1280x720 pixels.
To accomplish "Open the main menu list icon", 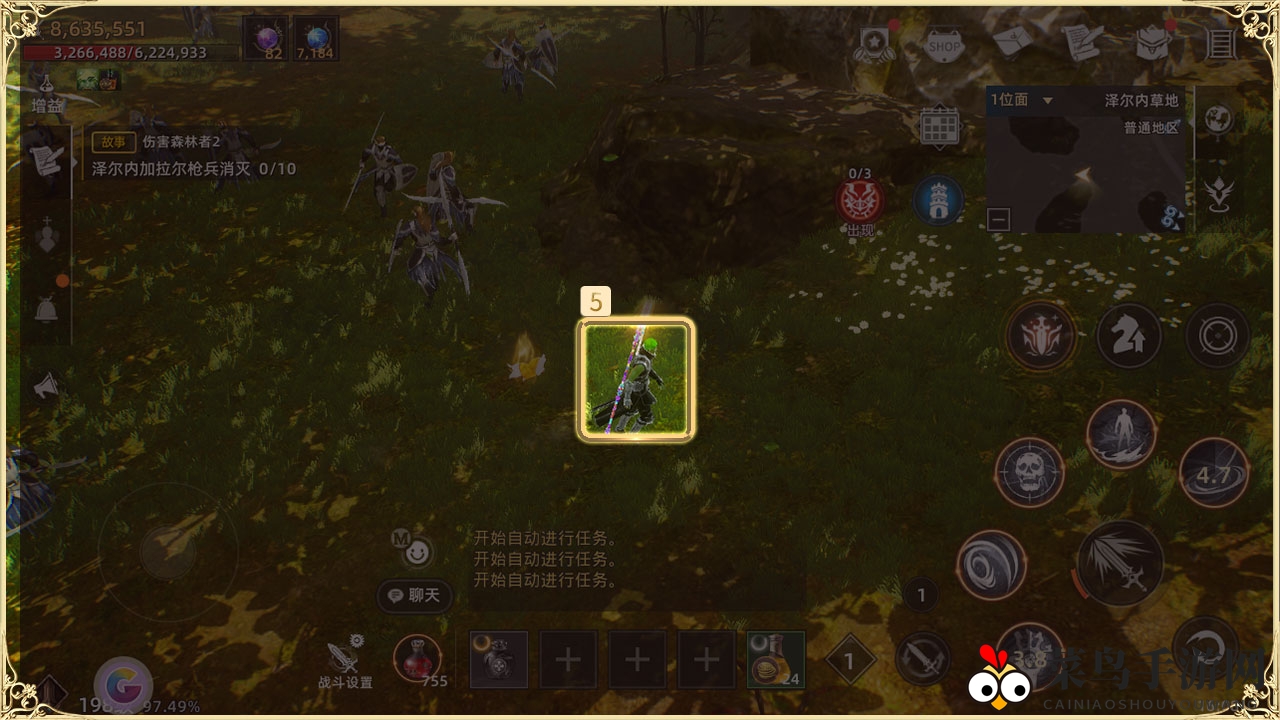I will click(1220, 43).
